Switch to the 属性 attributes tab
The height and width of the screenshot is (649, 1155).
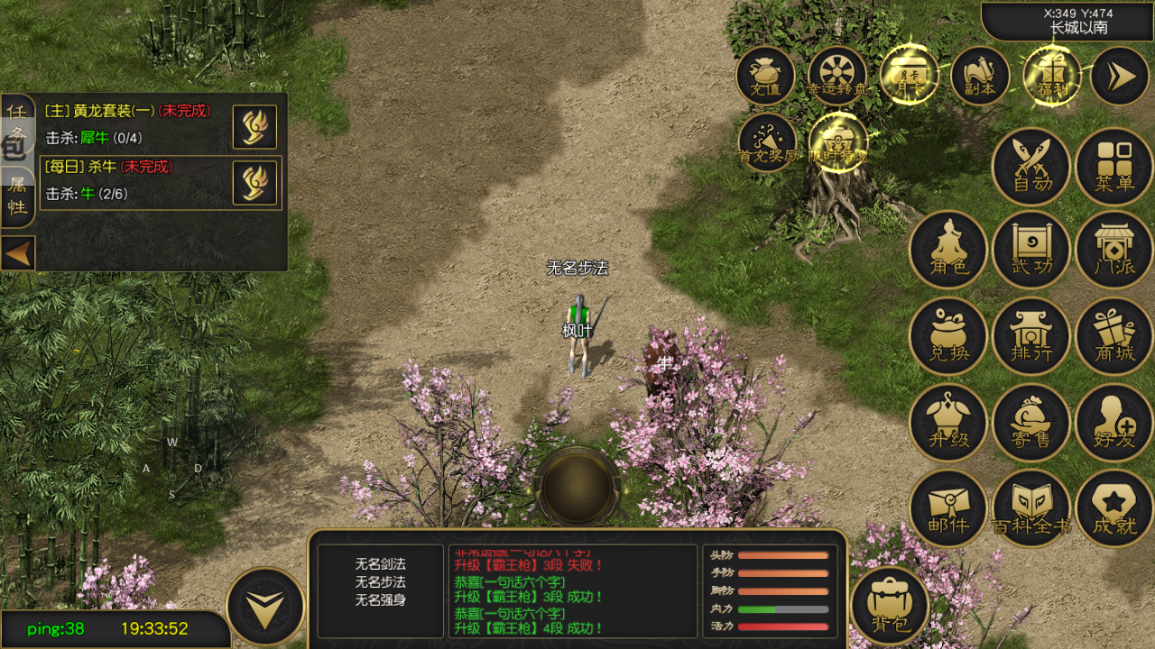(x=17, y=196)
